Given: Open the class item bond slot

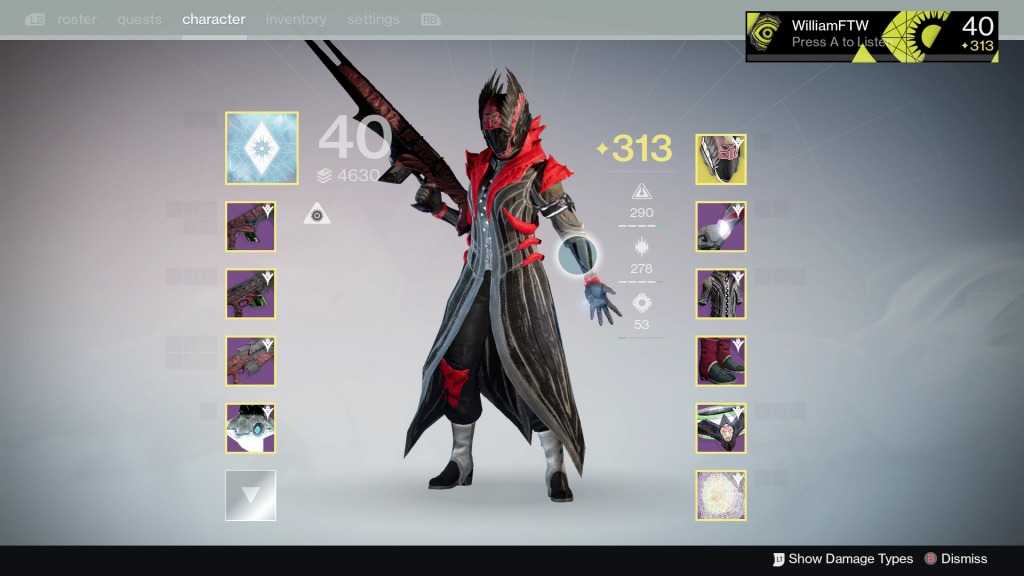Looking at the screenshot, I should pos(721,428).
